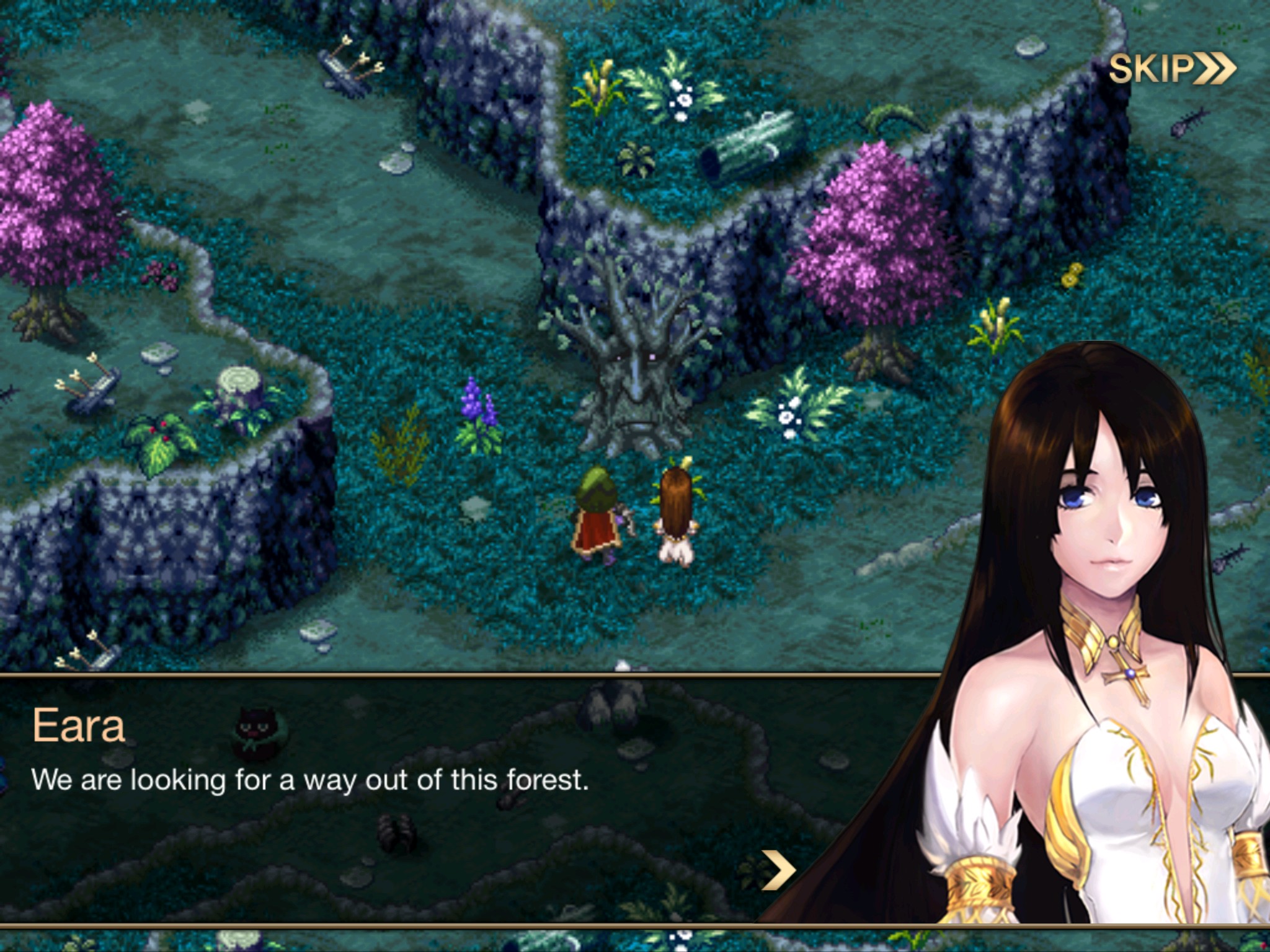Tap the SKIP button to skip the cutscene
Screen dimensions: 1270x952
click(x=1173, y=70)
